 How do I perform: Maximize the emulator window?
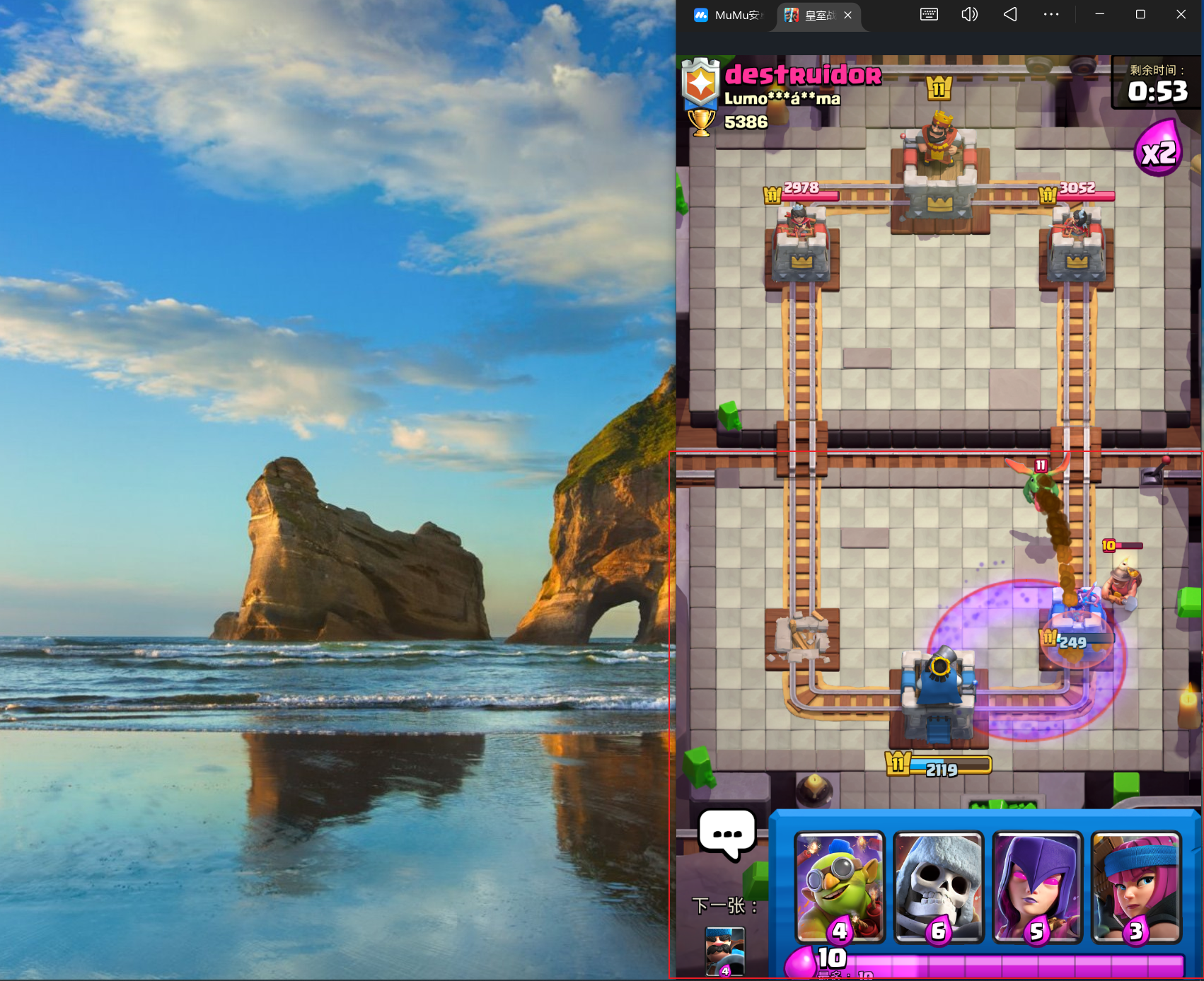point(1140,14)
